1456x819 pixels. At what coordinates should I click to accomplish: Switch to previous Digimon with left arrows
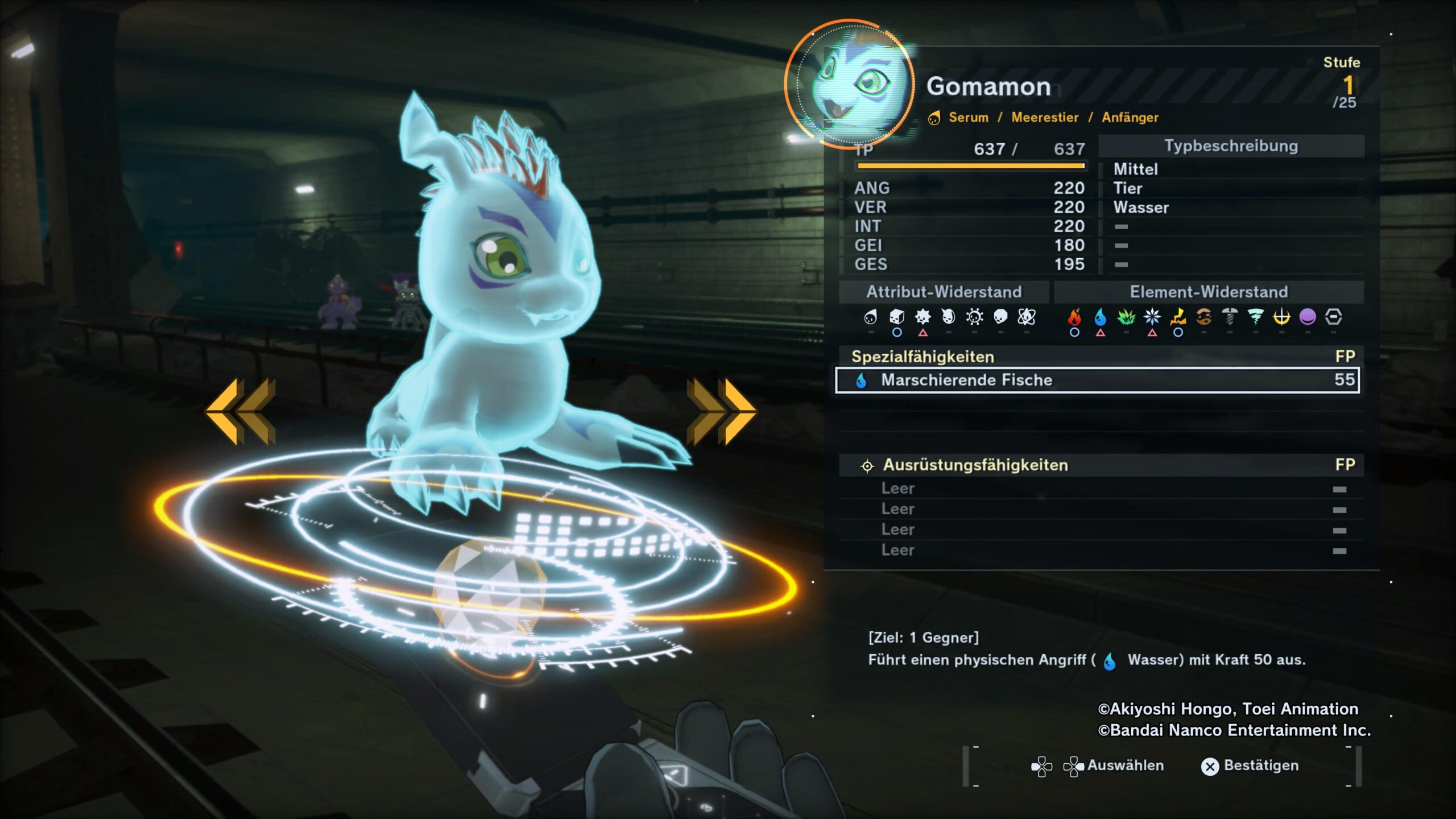pyautogui.click(x=241, y=412)
